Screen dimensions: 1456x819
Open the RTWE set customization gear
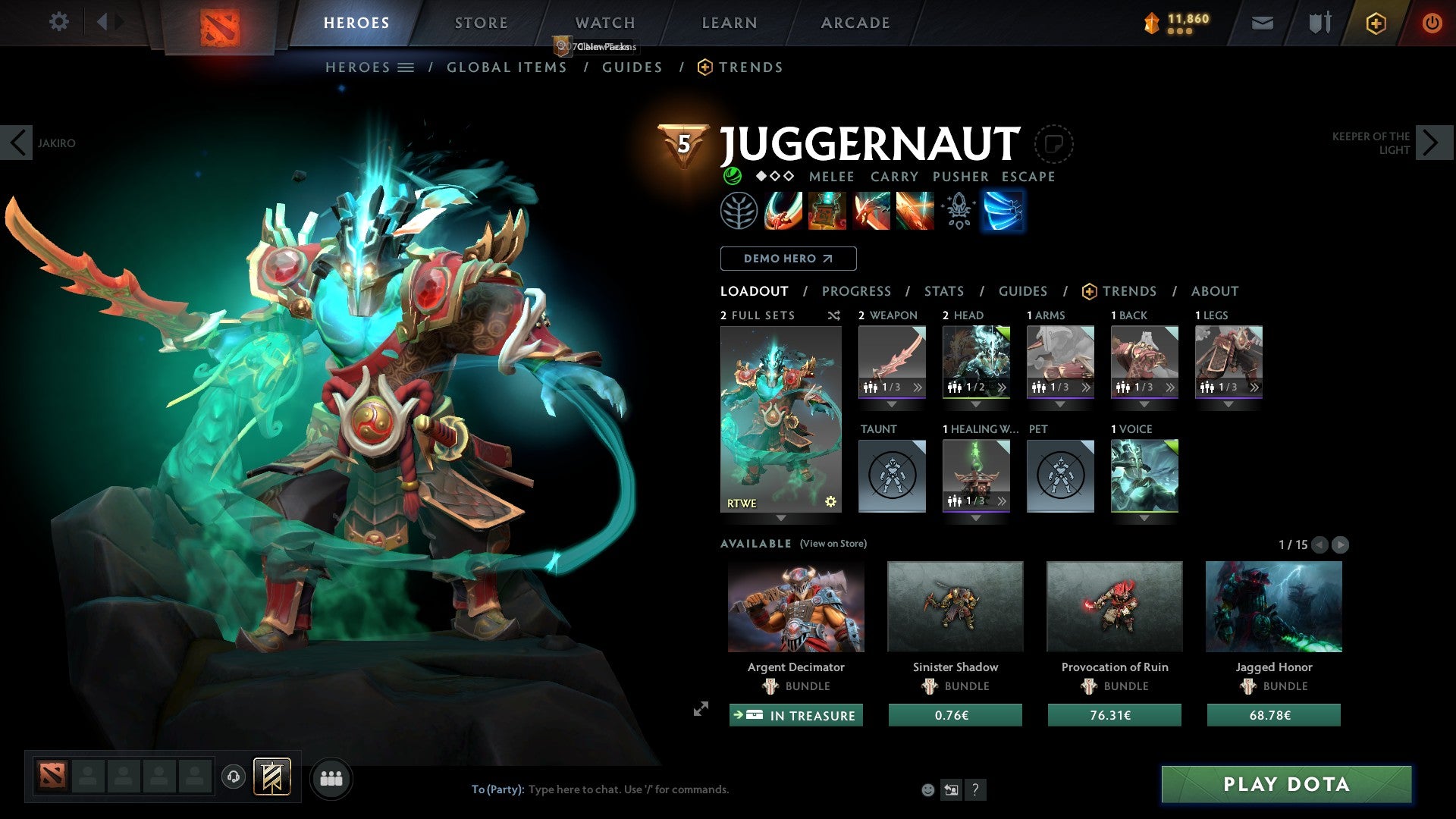click(x=830, y=501)
